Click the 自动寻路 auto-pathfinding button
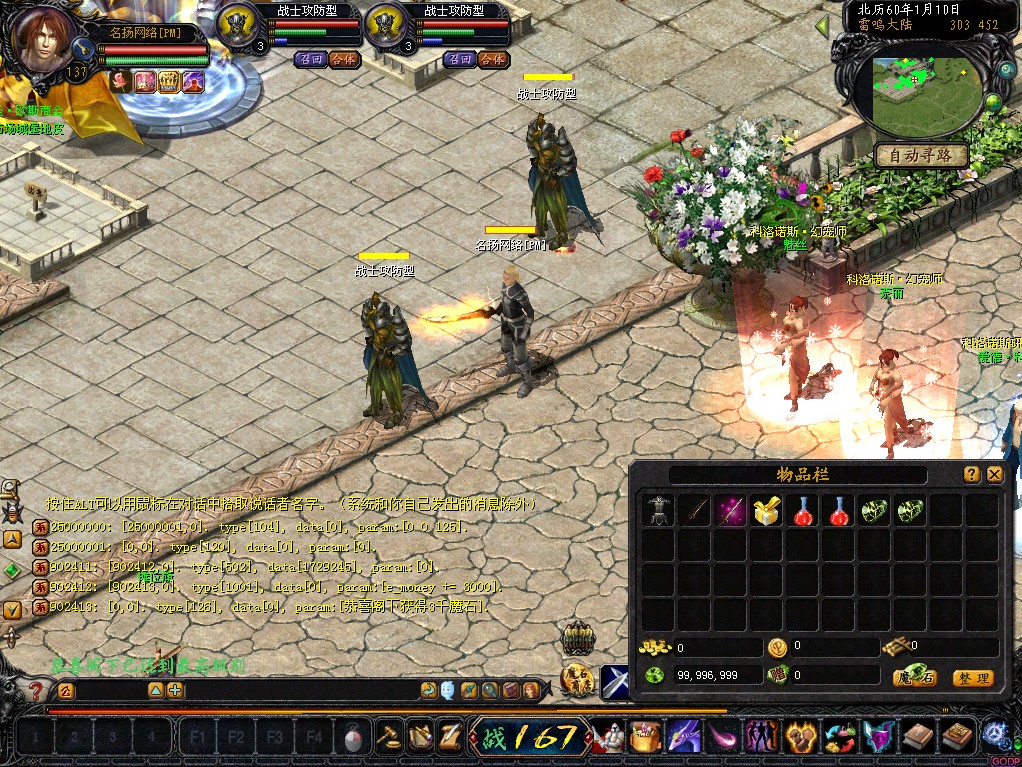The height and width of the screenshot is (767, 1022). (921, 155)
